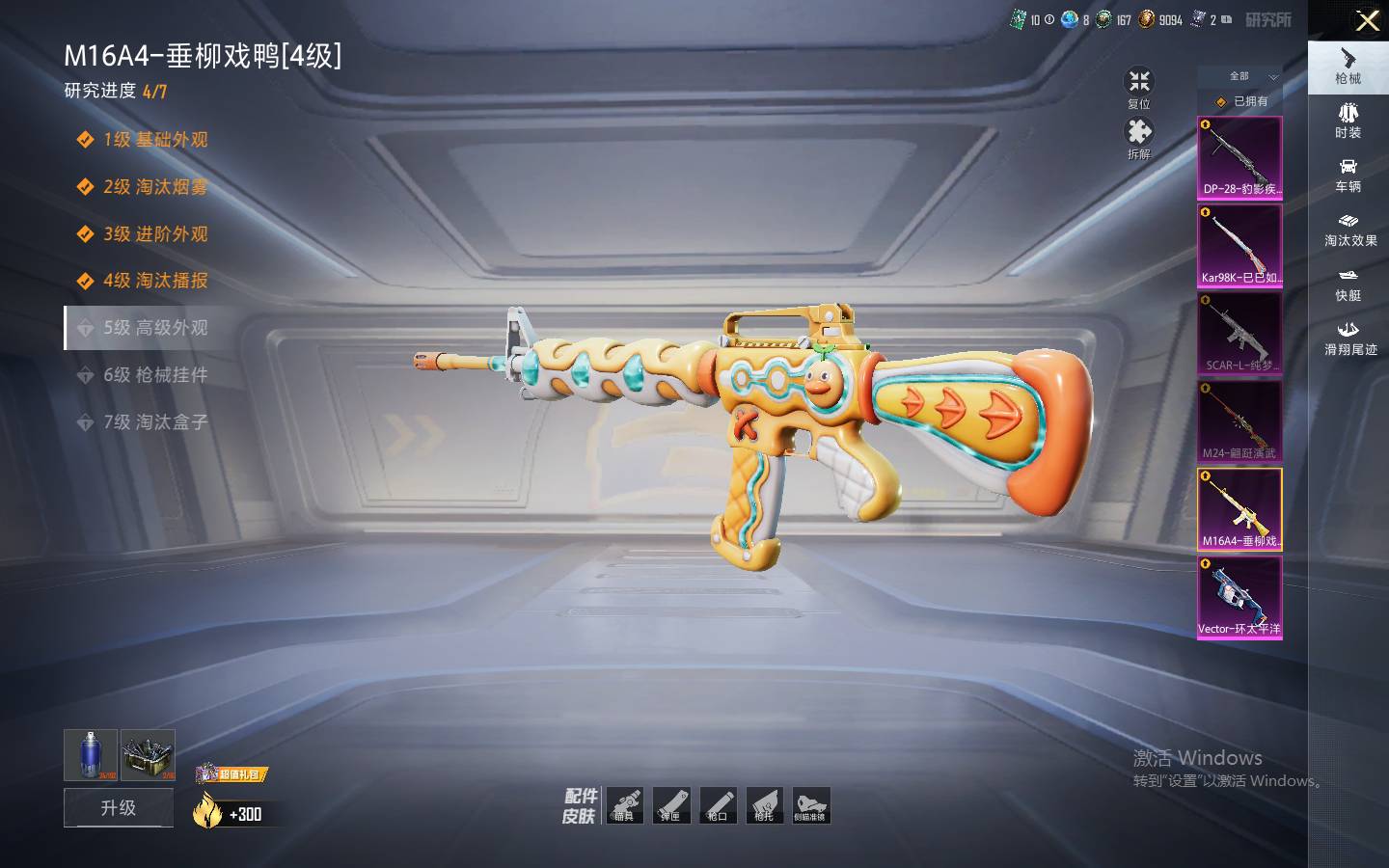1389x868 pixels.
Task: Click the 升级 upgrade button
Action: click(119, 807)
